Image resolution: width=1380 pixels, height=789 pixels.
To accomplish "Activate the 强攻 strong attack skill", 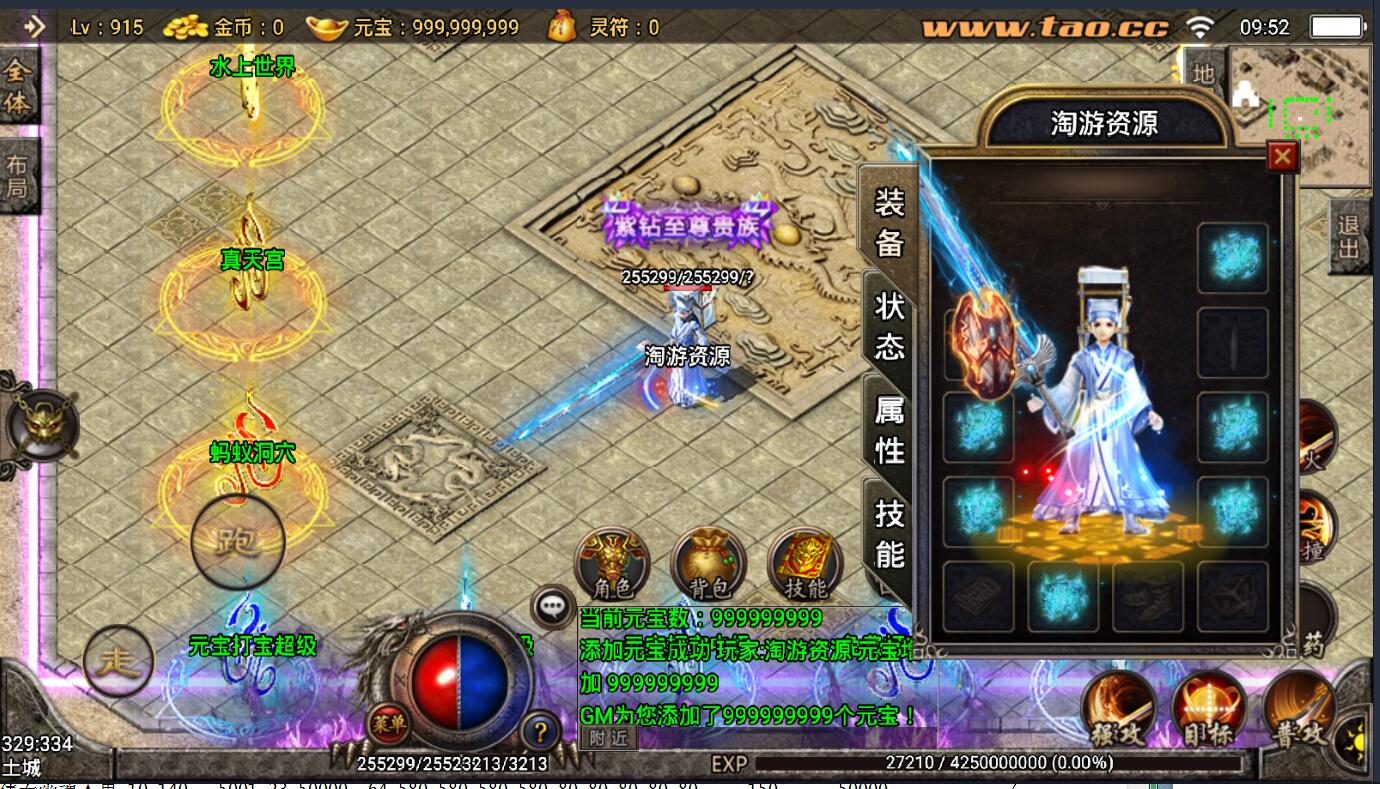I will pyautogui.click(x=1118, y=710).
